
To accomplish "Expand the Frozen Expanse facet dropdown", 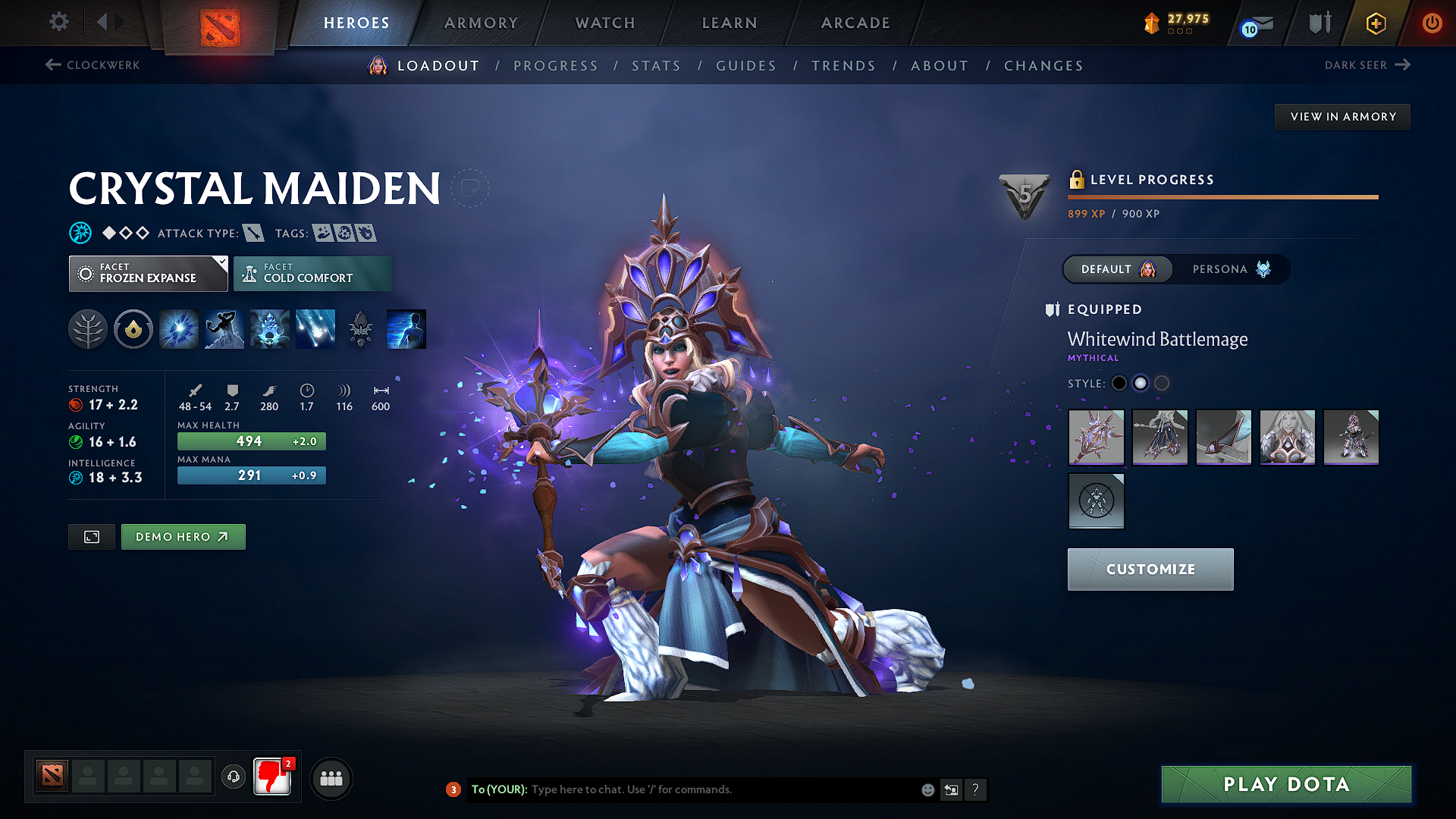I will click(148, 273).
